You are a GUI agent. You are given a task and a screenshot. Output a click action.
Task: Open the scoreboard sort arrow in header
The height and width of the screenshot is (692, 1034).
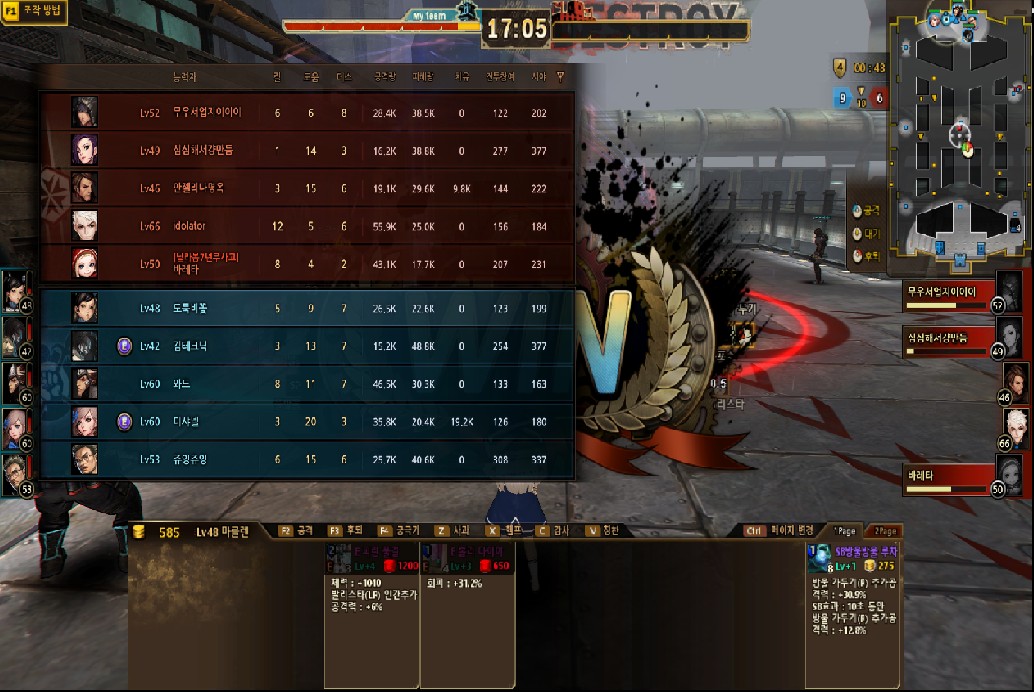click(x=560, y=75)
